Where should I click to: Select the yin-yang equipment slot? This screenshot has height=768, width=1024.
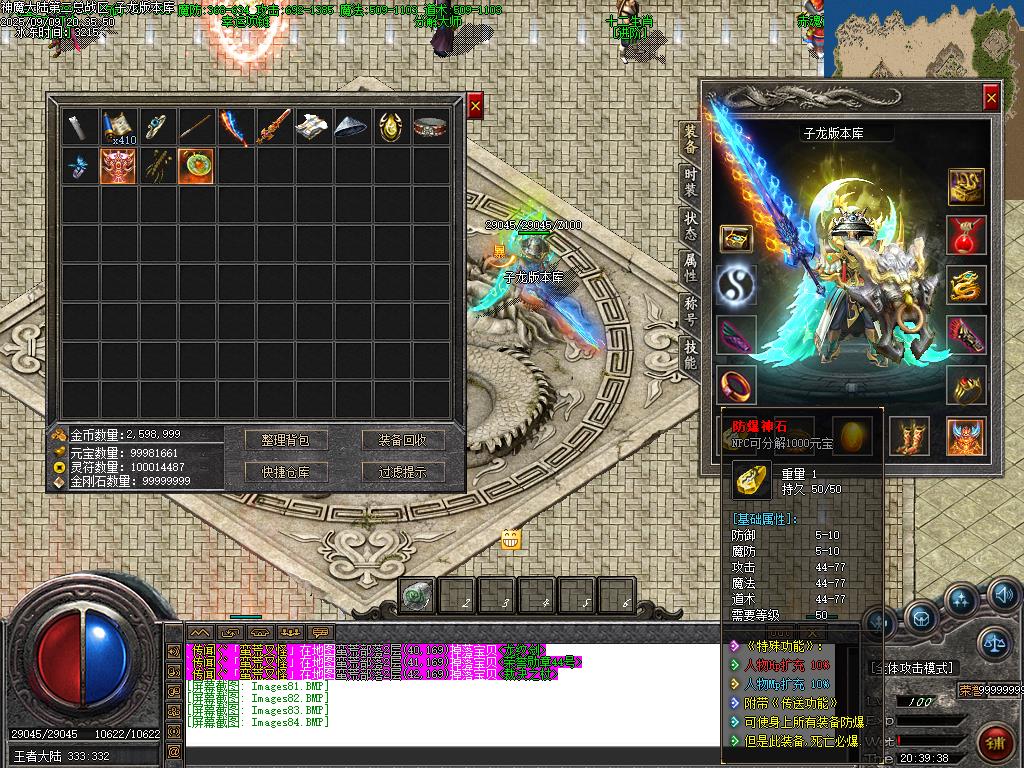pyautogui.click(x=736, y=284)
